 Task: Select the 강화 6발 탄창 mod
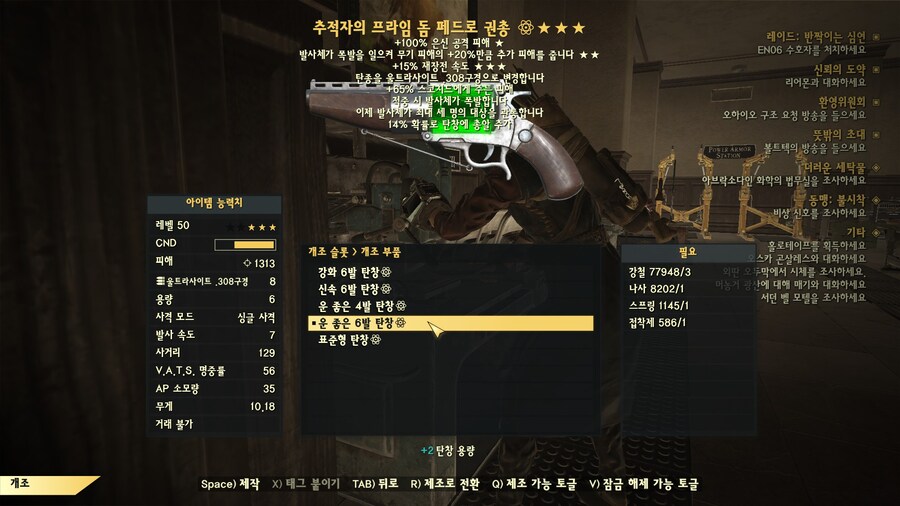pos(355,272)
